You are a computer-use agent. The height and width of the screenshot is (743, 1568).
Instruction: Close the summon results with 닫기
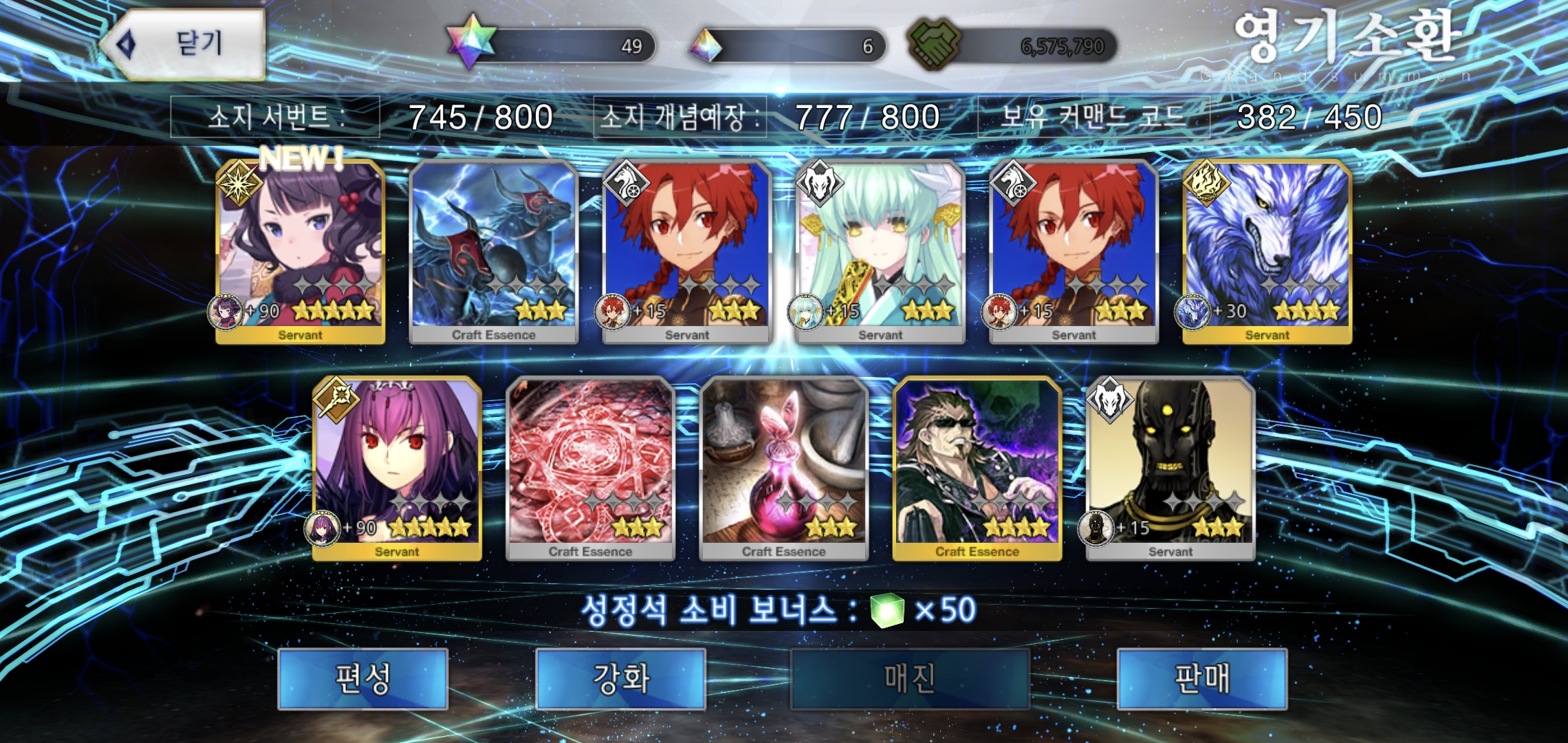[x=186, y=45]
